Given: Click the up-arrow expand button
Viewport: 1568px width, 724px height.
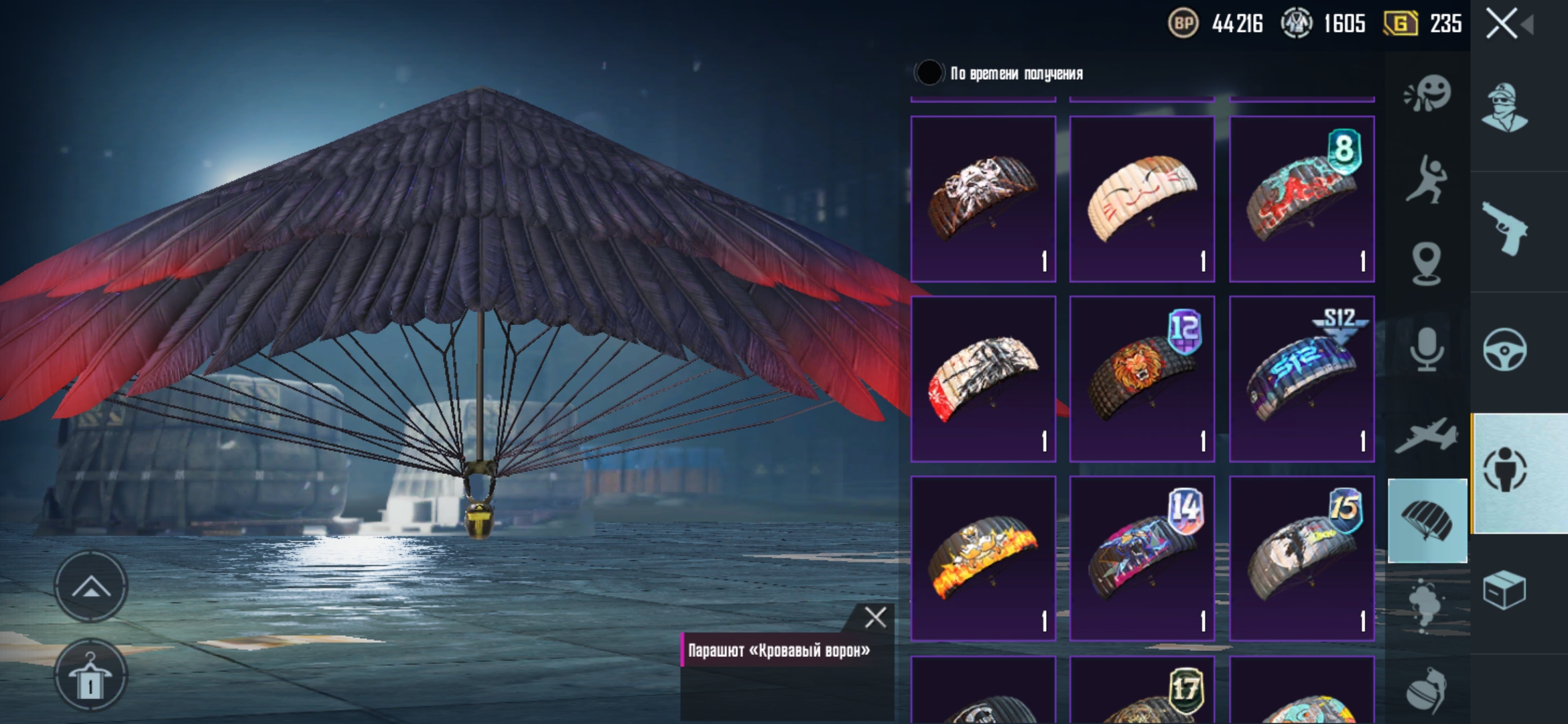Looking at the screenshot, I should pos(90,588).
